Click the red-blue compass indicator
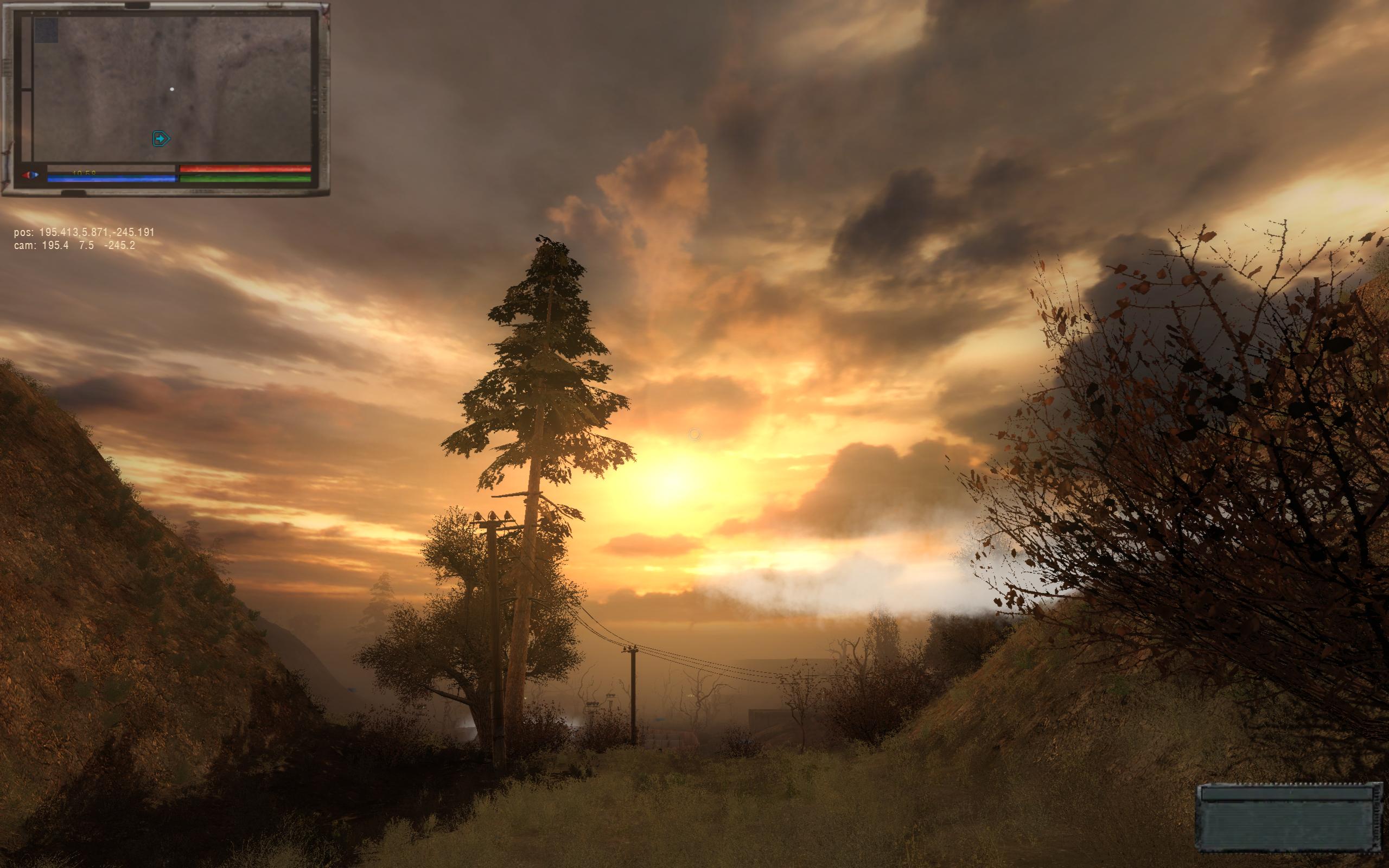Viewport: 1389px width, 868px height. [x=30, y=175]
